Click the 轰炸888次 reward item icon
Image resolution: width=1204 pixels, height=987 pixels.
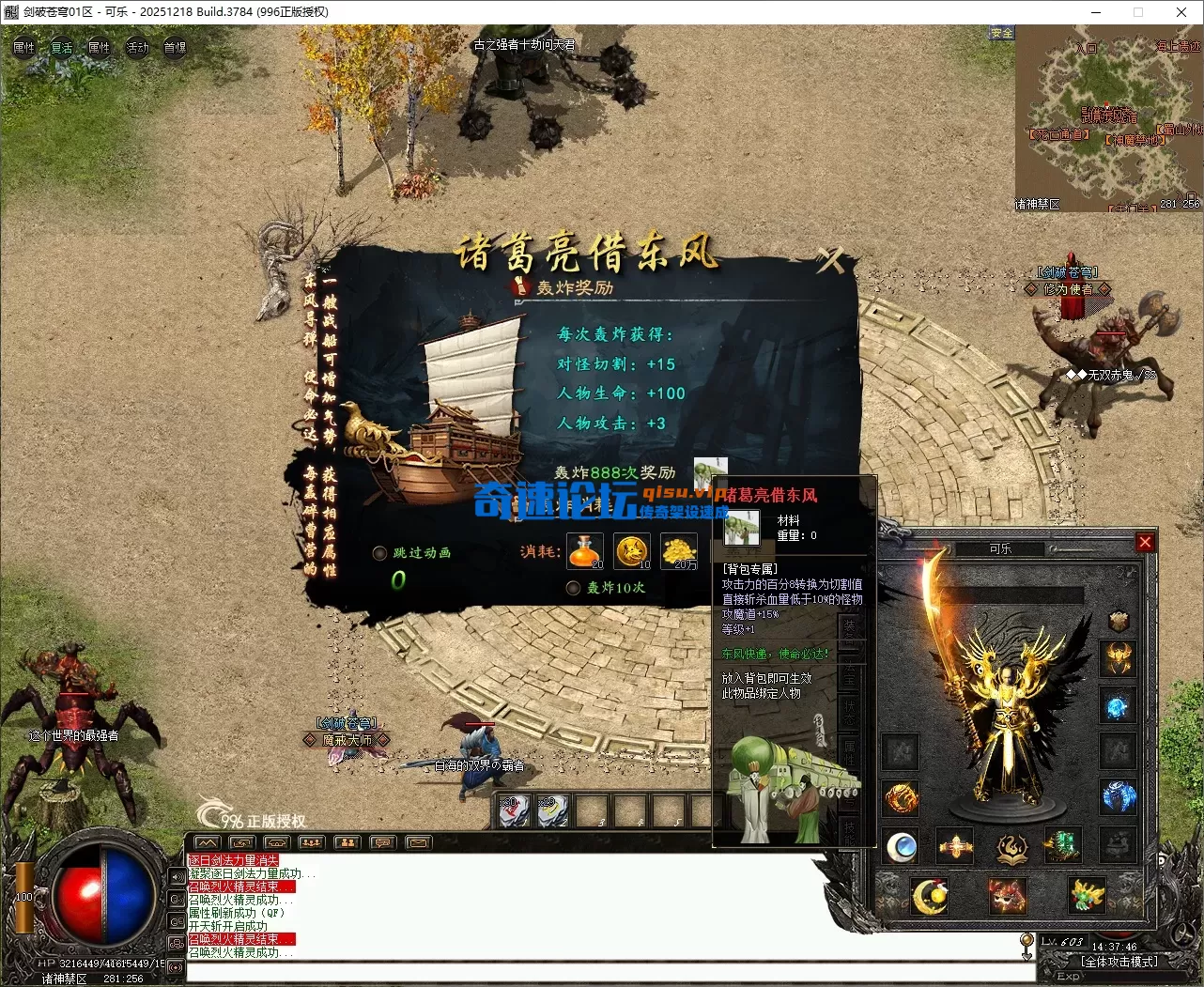[710, 471]
